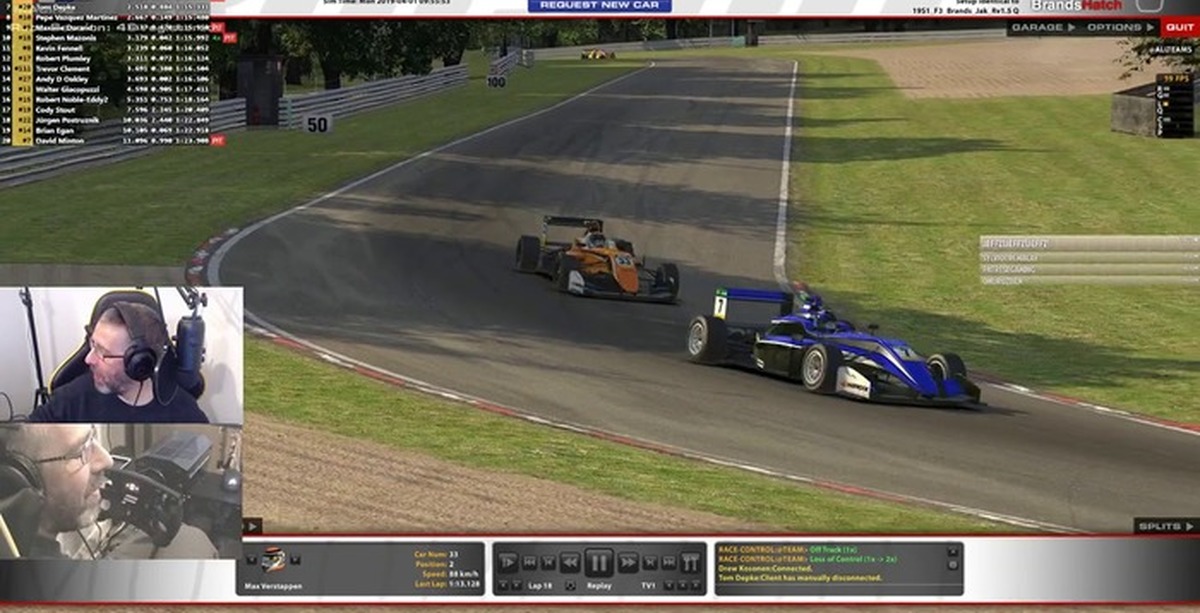Open the Splits panel
The width and height of the screenshot is (1200, 613).
pyautogui.click(x=1165, y=525)
